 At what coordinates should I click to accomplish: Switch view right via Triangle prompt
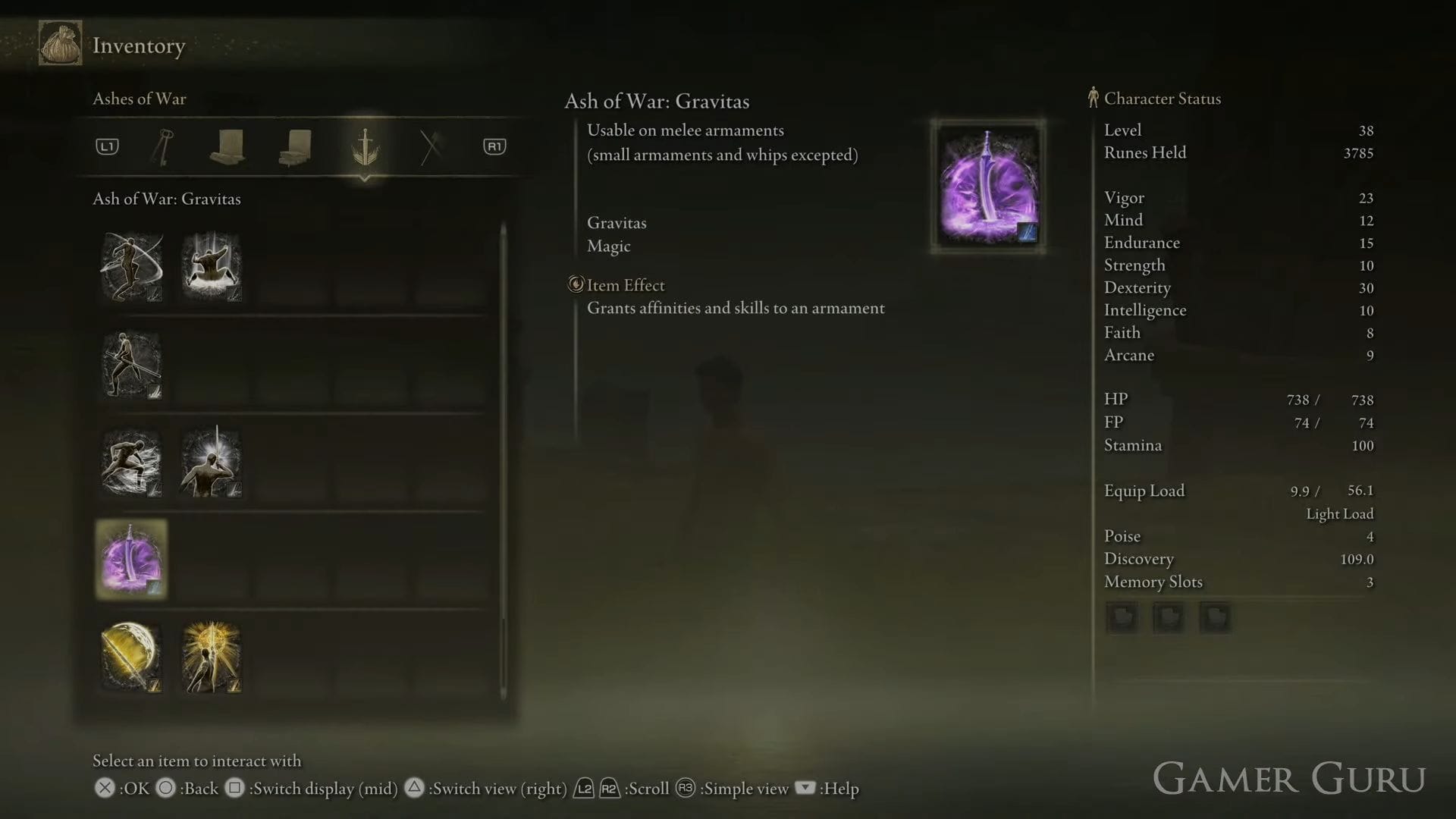click(415, 789)
